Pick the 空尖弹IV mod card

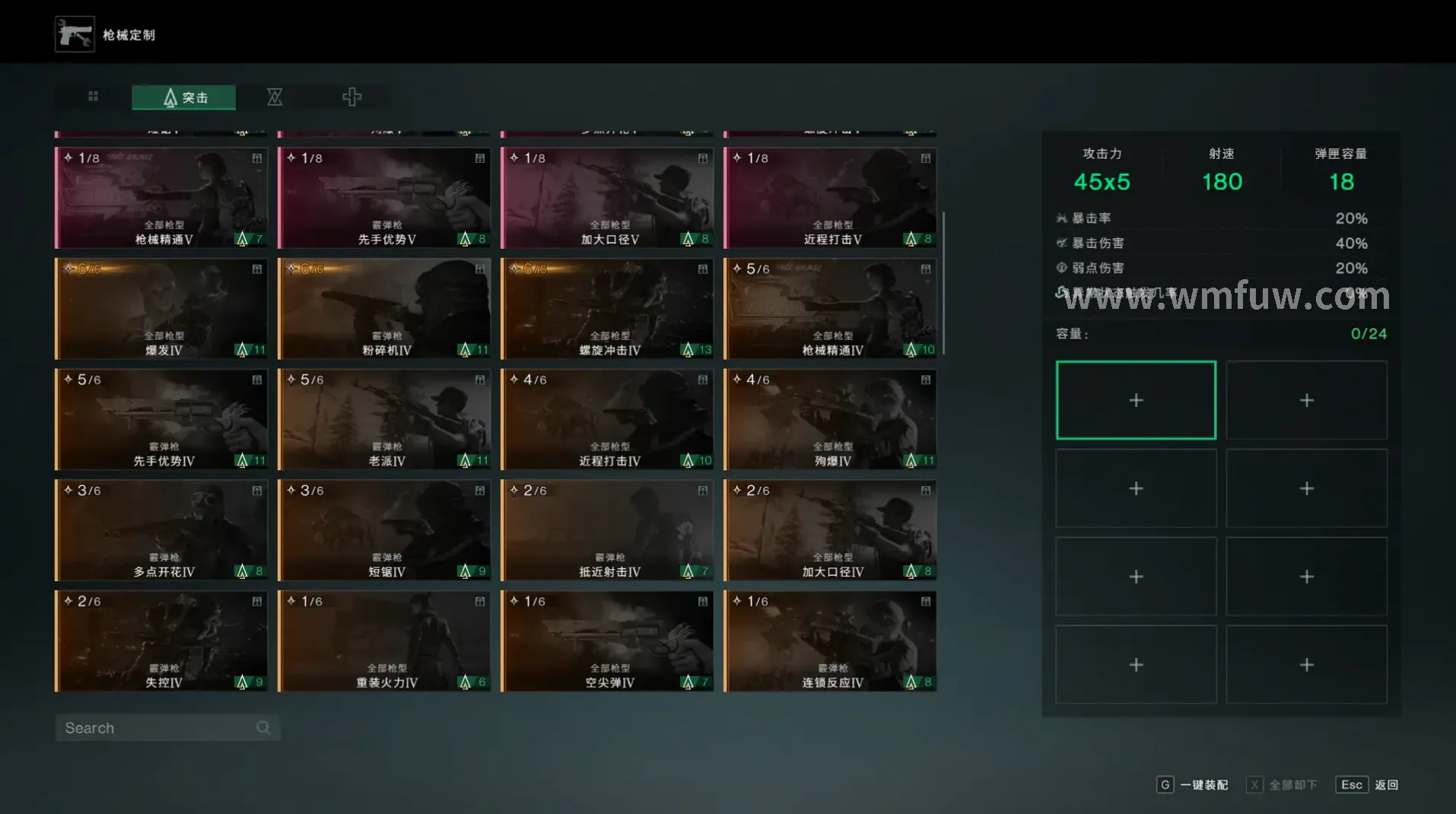click(607, 641)
